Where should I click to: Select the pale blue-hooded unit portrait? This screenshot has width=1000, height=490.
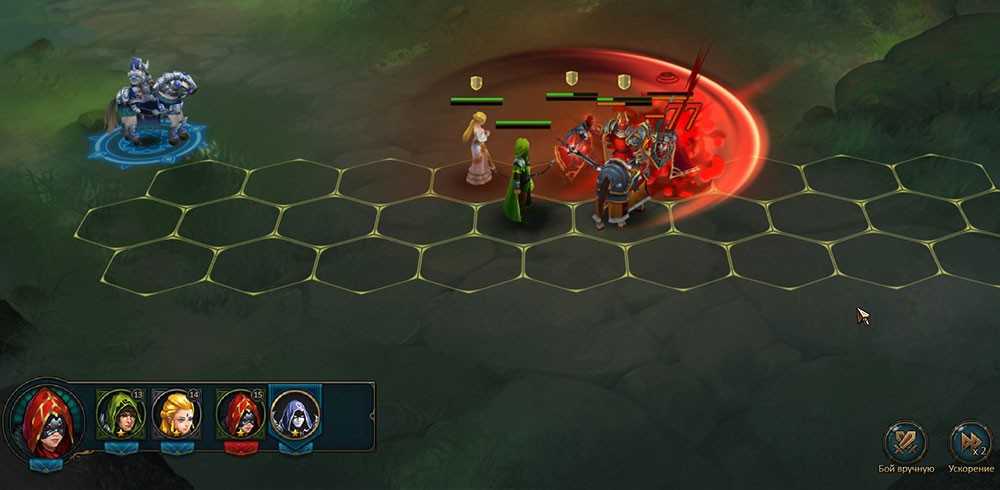[x=295, y=414]
